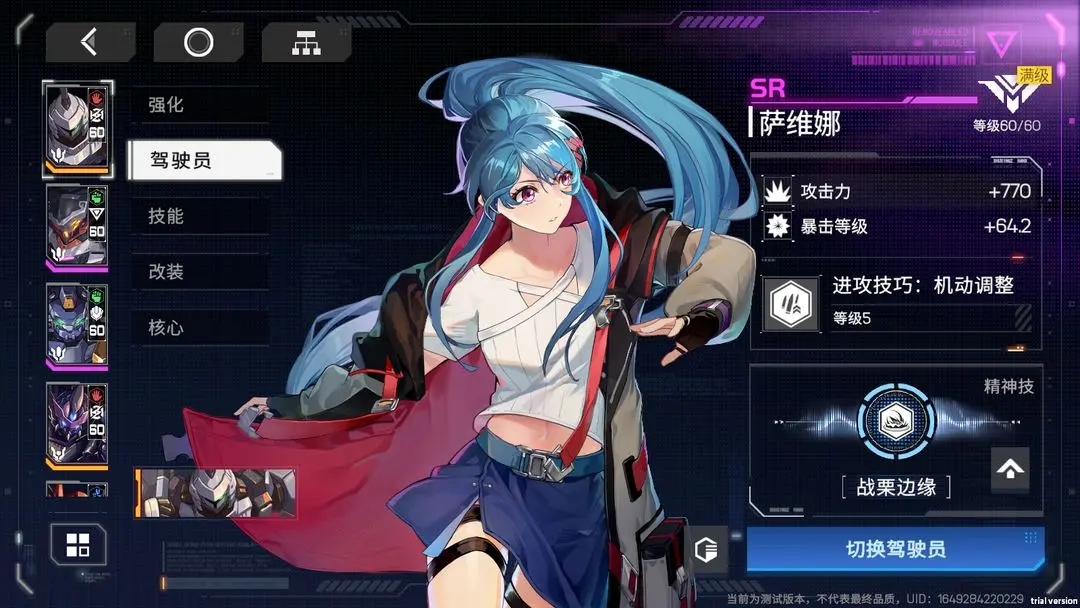This screenshot has width=1080, height=608.
Task: Switch to the 强化 tab
Action: click(200, 104)
